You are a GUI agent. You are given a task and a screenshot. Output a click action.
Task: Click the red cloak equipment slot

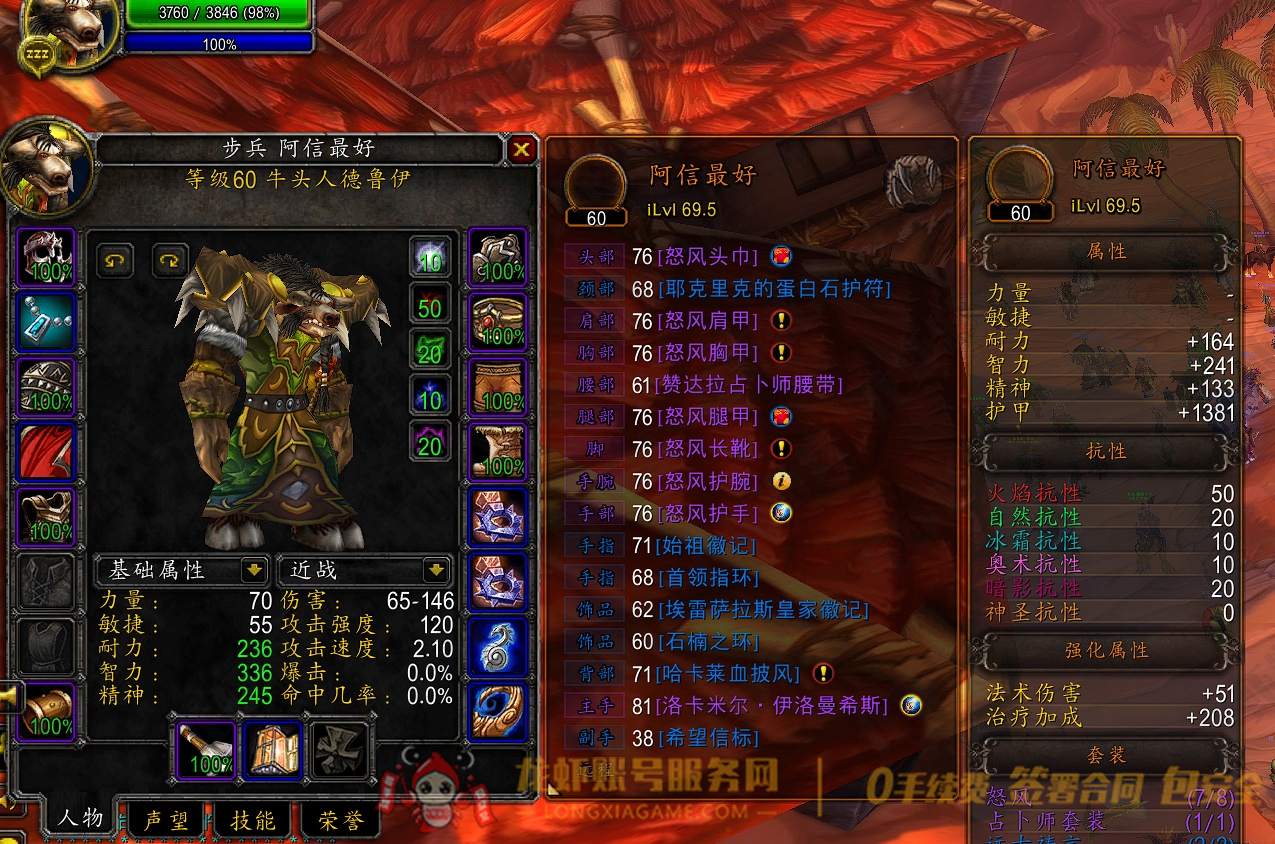pos(46,452)
